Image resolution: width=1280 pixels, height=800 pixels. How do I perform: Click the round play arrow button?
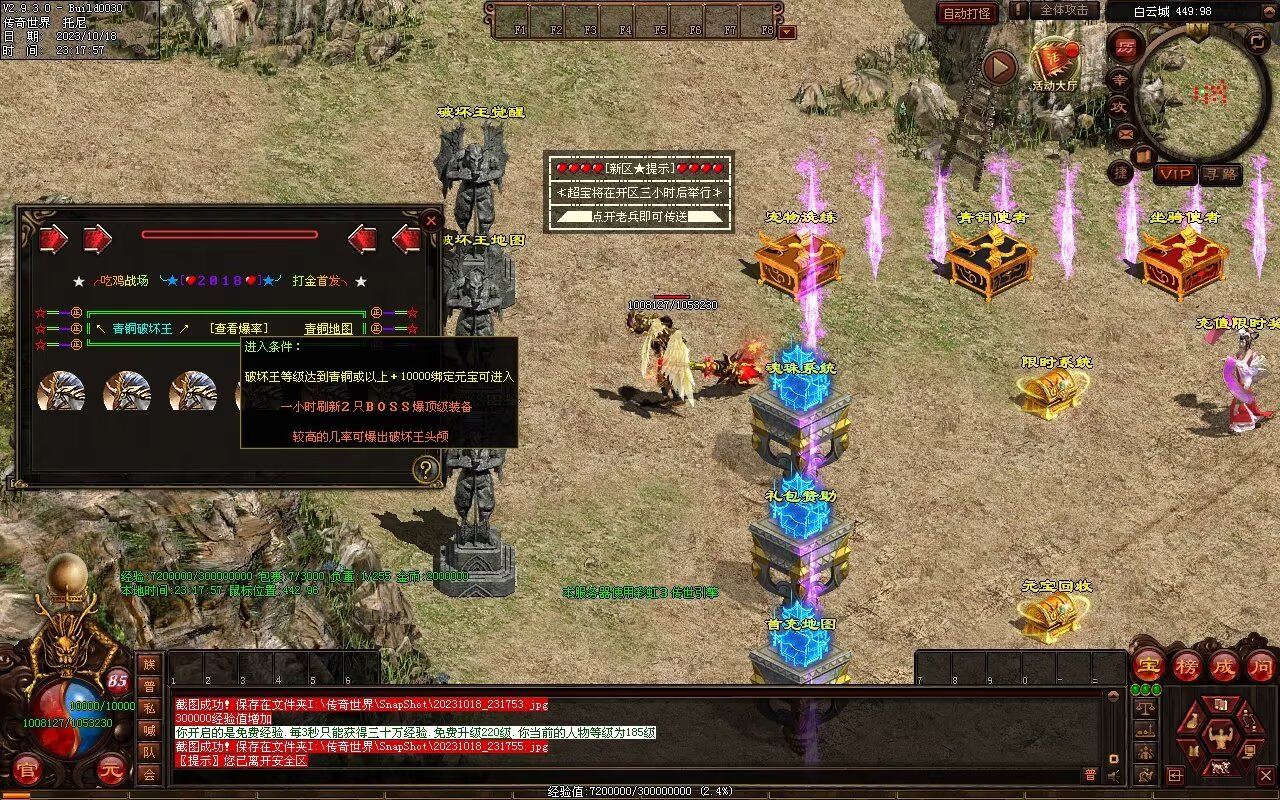point(999,68)
